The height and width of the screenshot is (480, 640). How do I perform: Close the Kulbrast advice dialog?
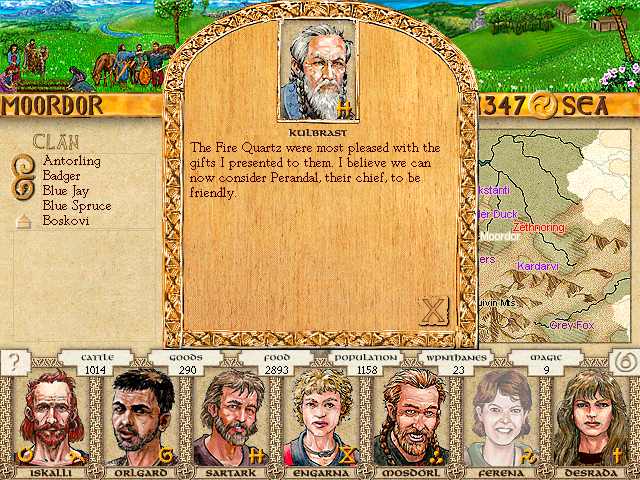click(x=433, y=310)
